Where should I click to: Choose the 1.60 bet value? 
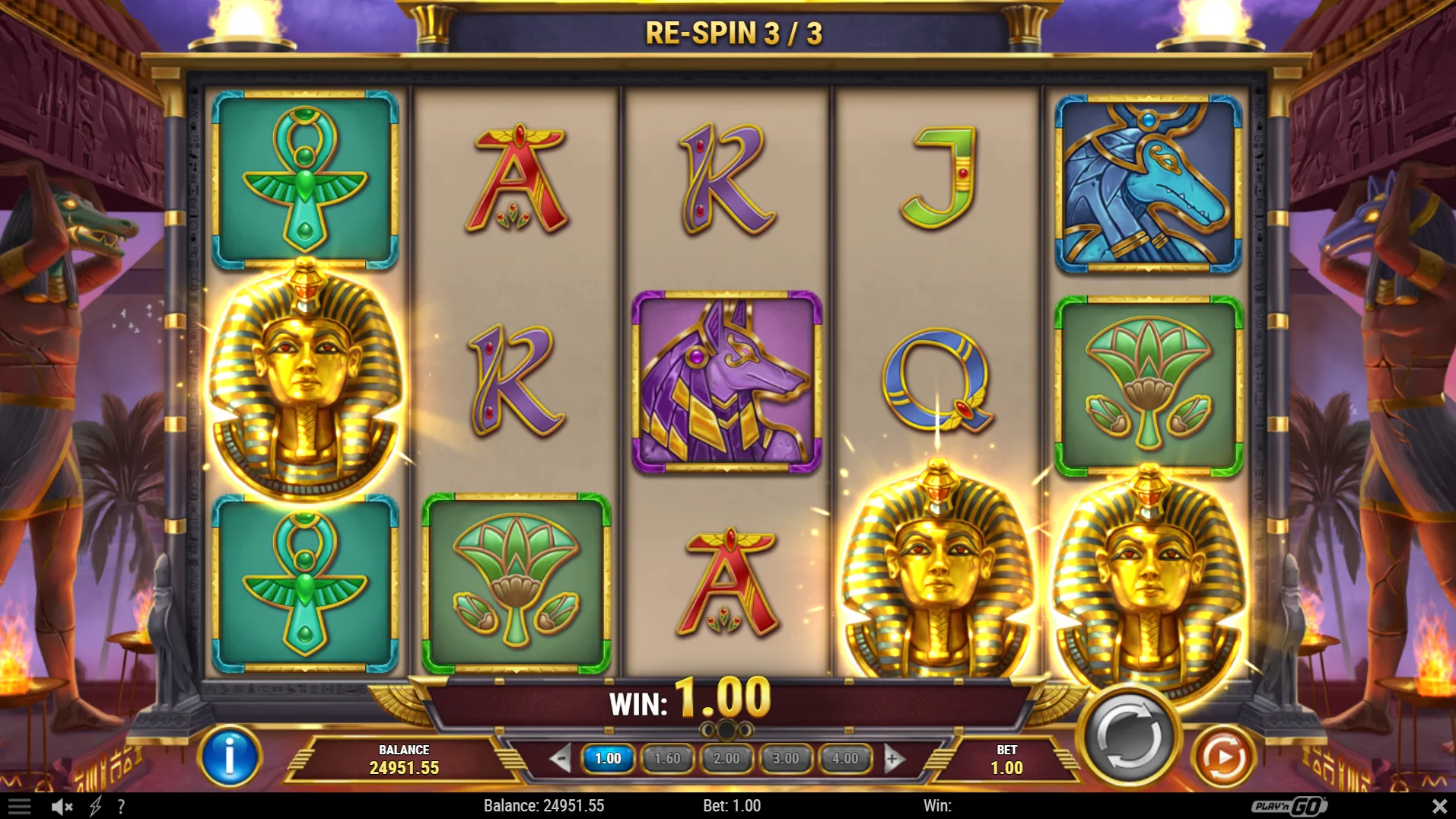pos(667,758)
